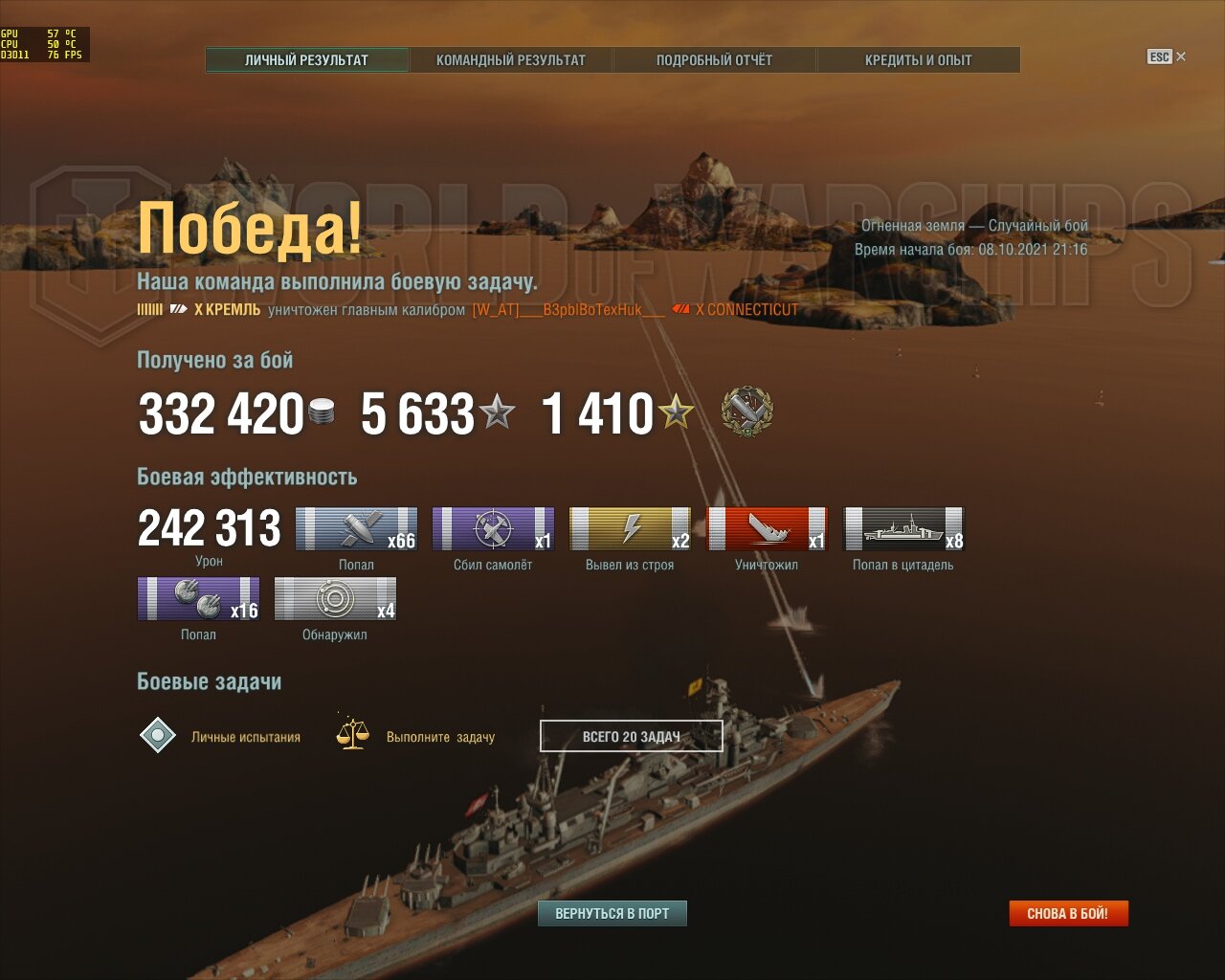Click the Вернуться в порт button

tap(612, 913)
